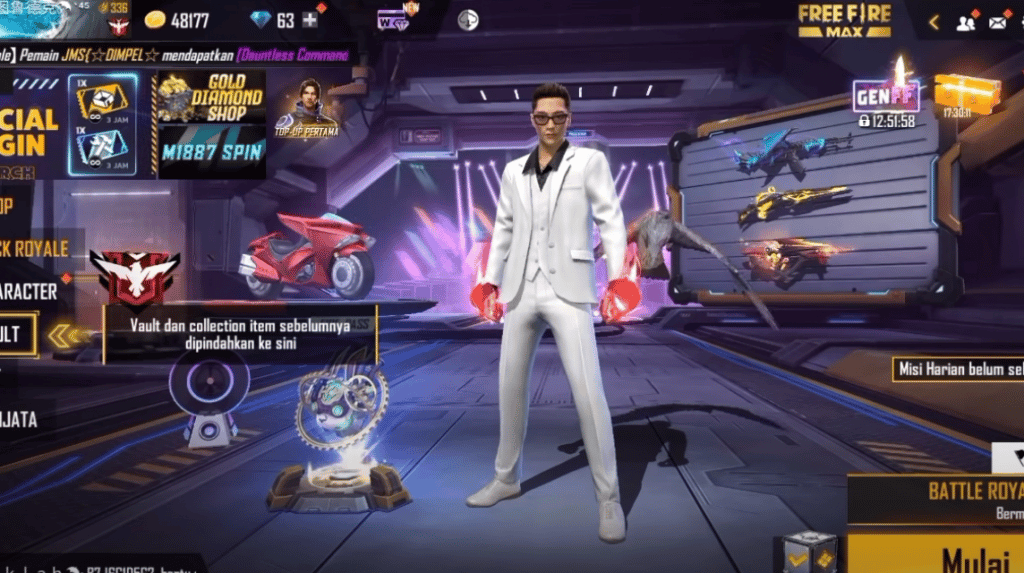Open the Senjata weapon menu

pyautogui.click(x=20, y=420)
